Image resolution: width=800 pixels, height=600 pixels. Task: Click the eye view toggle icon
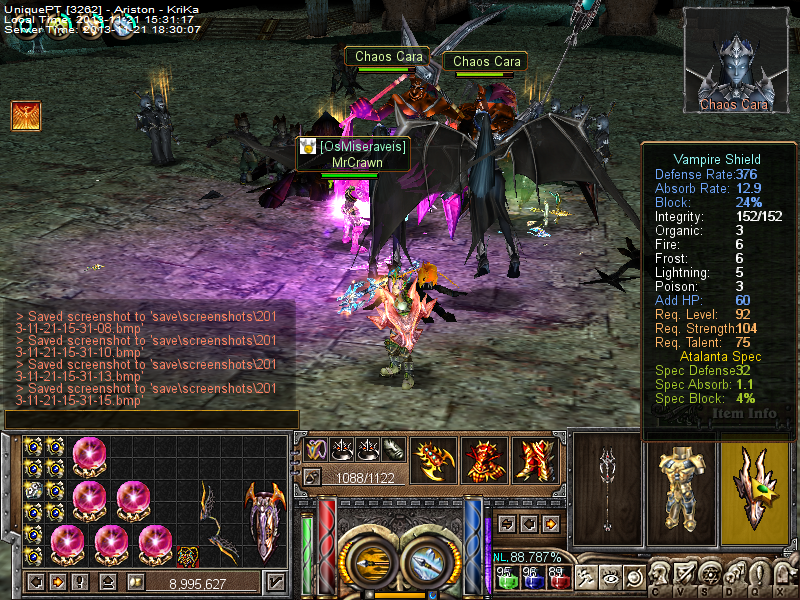608,577
